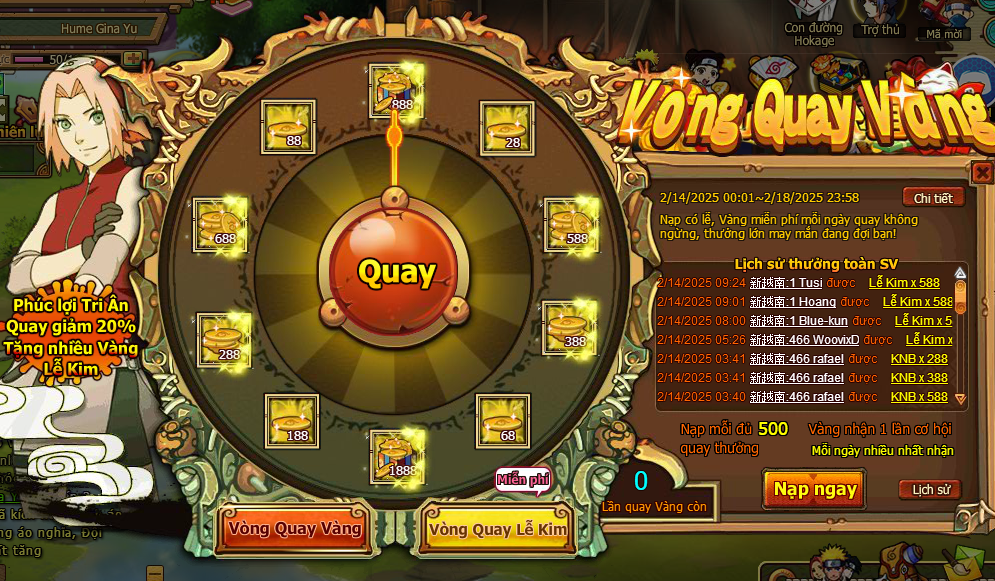Image resolution: width=995 pixels, height=581 pixels.
Task: Click the 68 gold prize slot
Action: tap(502, 421)
